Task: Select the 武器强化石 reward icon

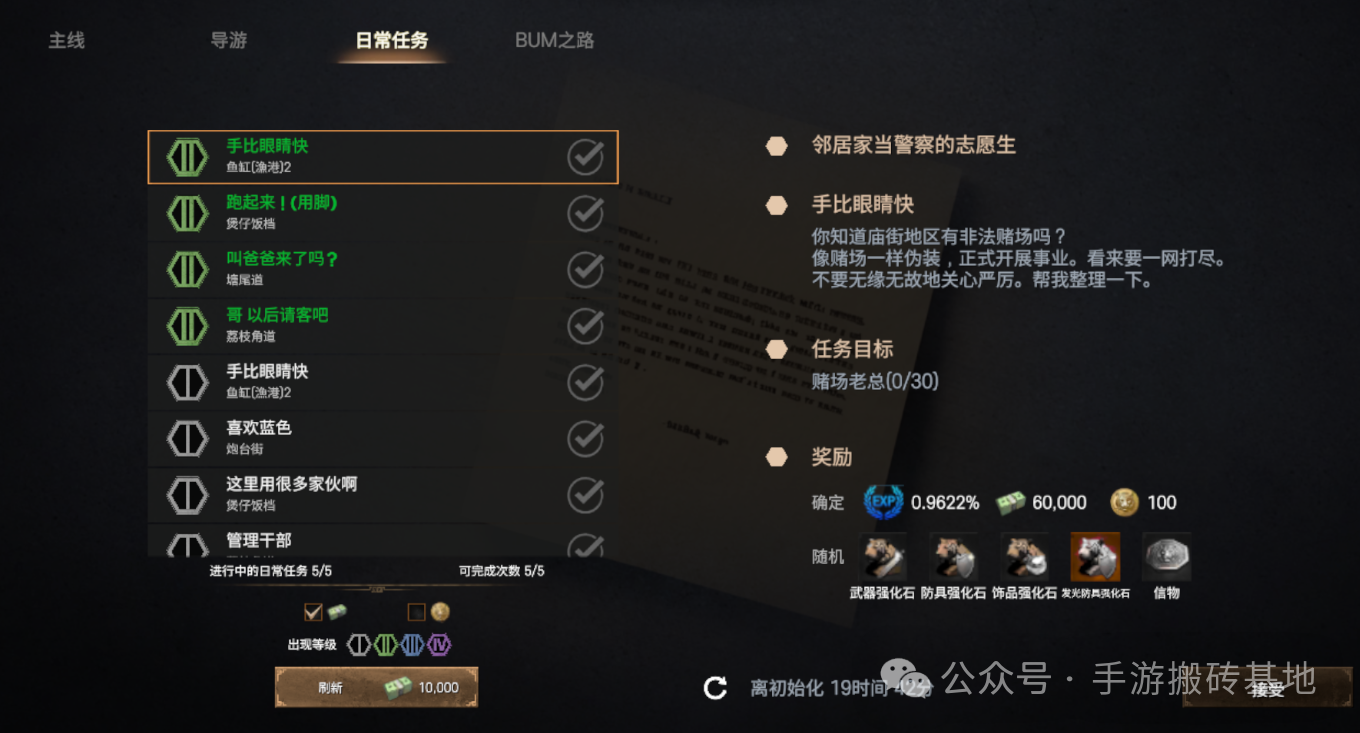Action: (883, 557)
